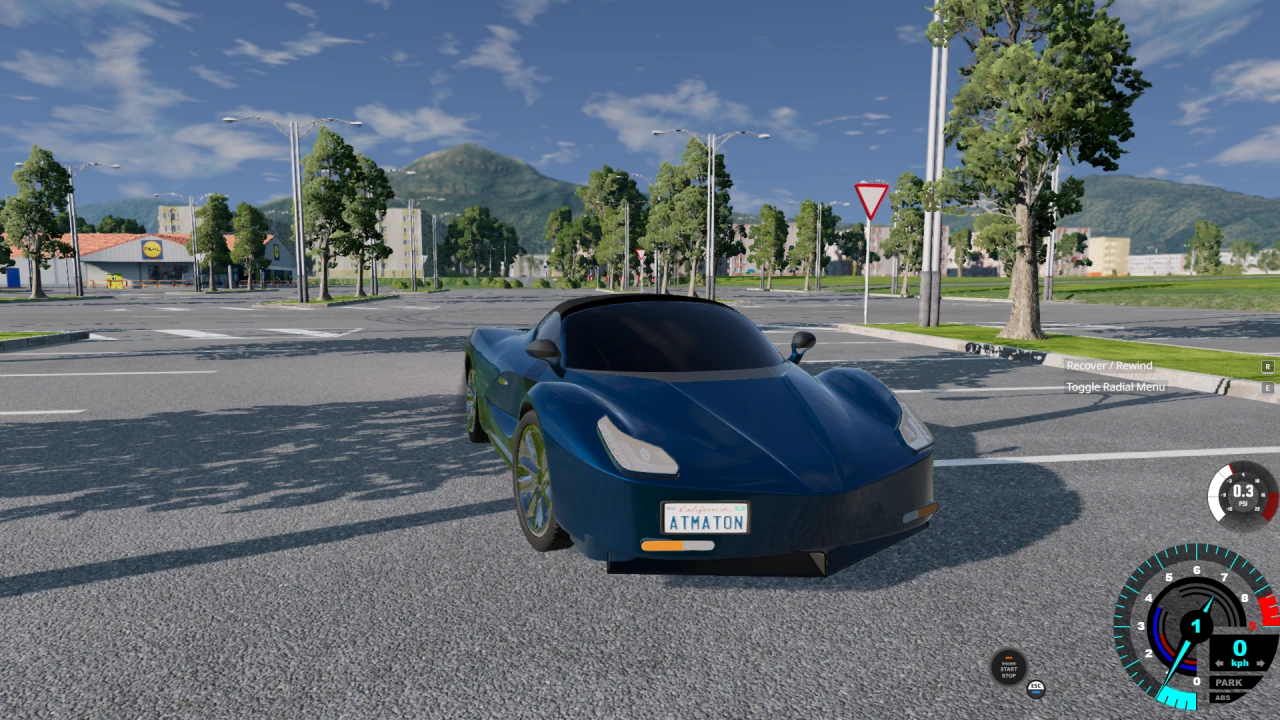This screenshot has width=1280, height=720.
Task: Click the number 8 on the tachometer dial
Action: [x=1245, y=597]
